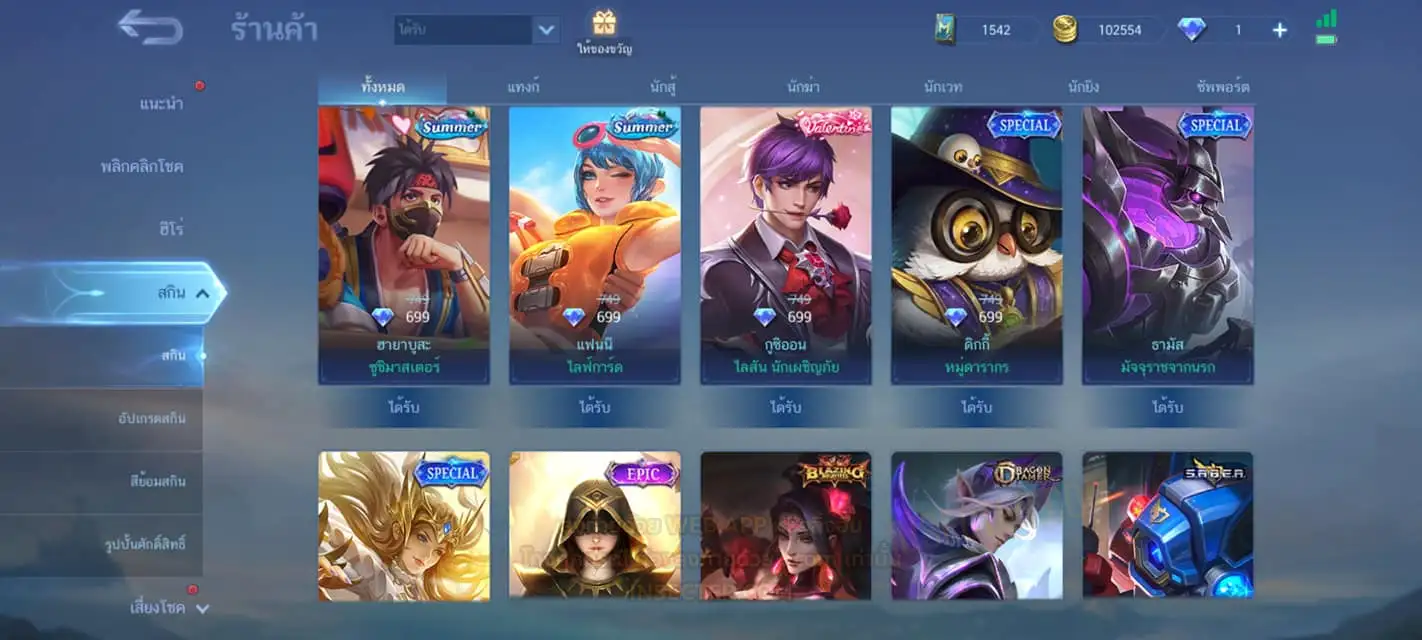Switch to the ซัพพอร์ต tab
Viewport: 1422px width, 640px height.
[x=1222, y=87]
